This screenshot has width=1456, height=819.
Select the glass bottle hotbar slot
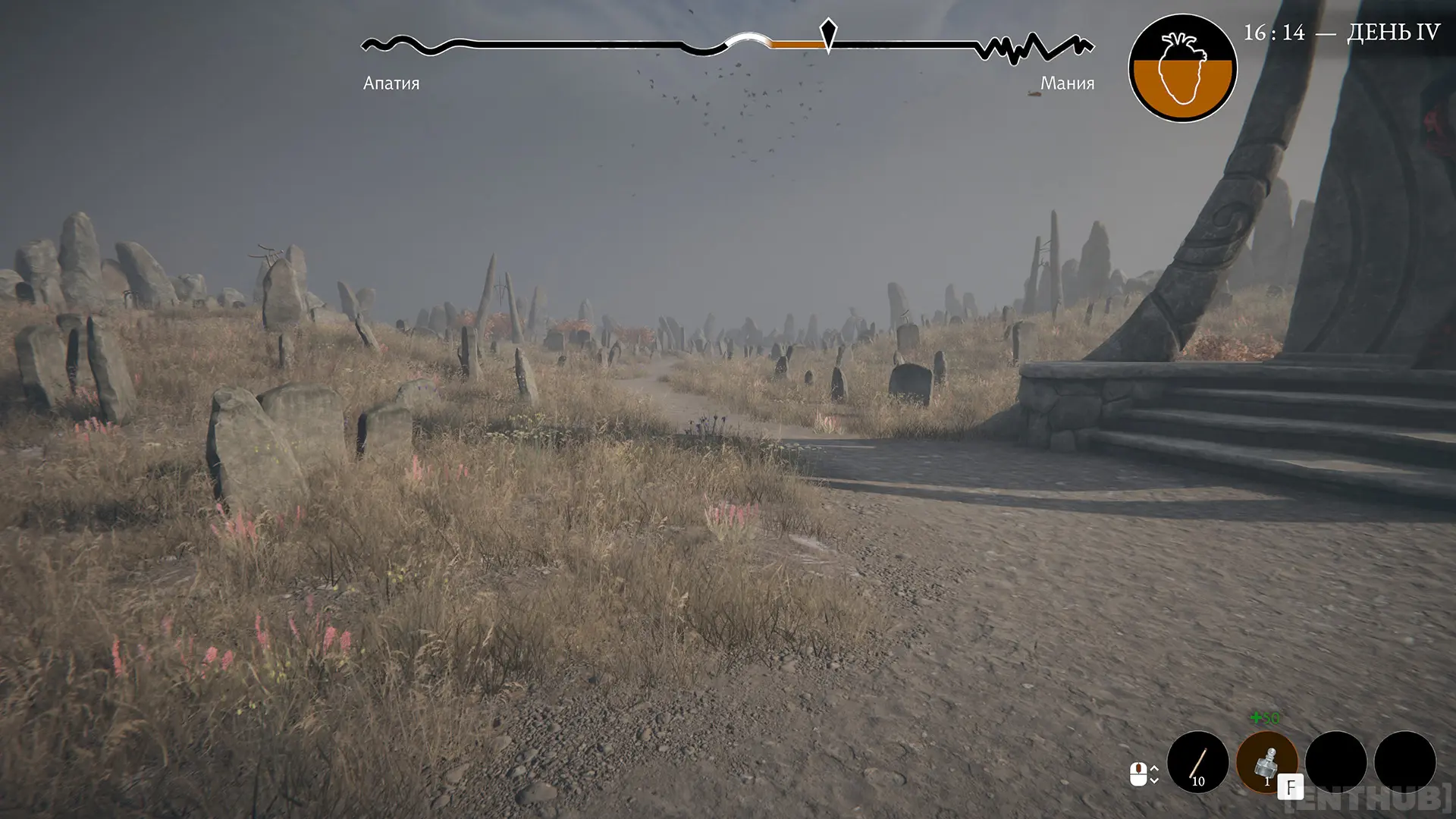tap(1266, 761)
